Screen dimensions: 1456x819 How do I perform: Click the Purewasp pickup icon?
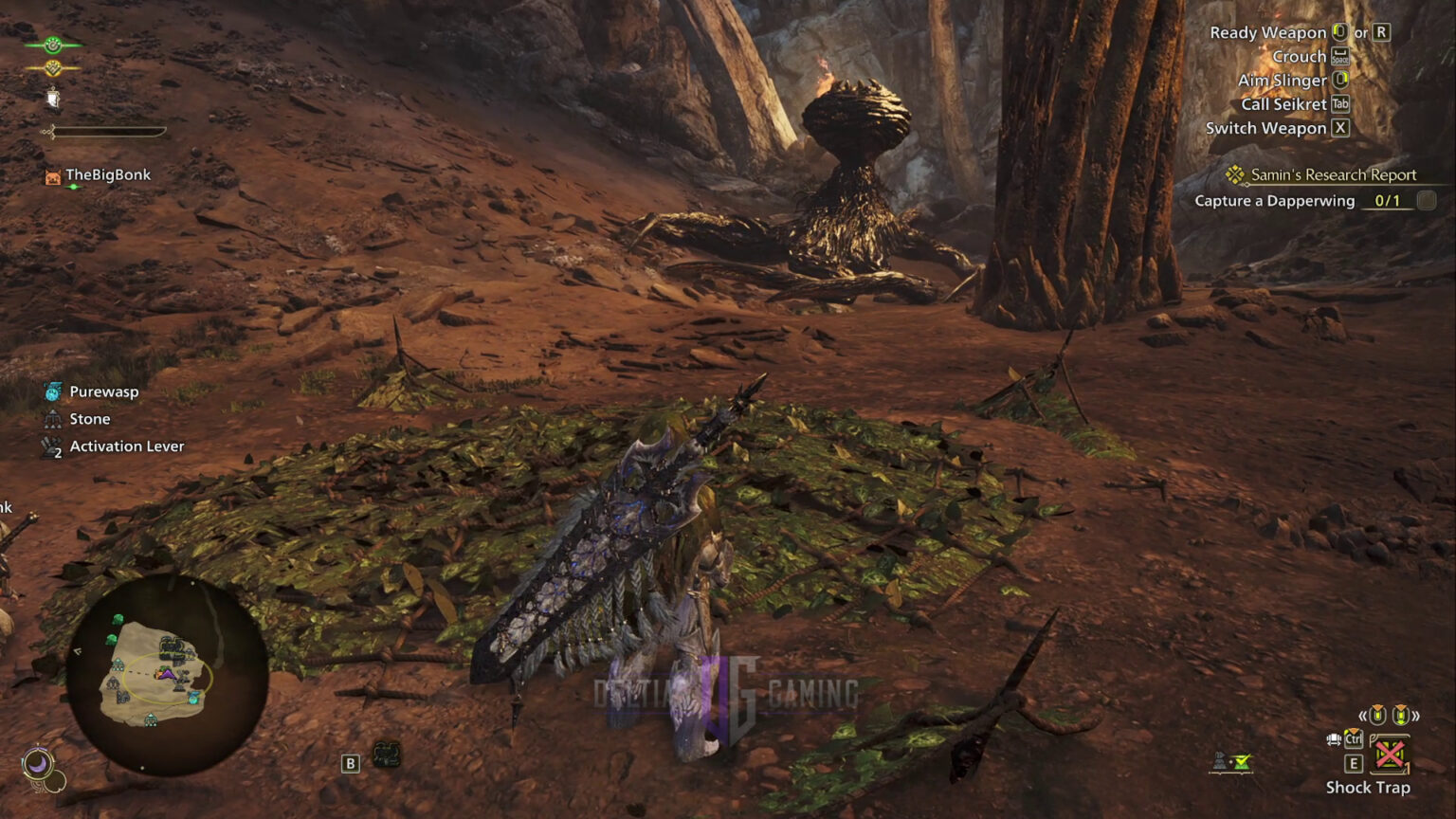pyautogui.click(x=52, y=391)
